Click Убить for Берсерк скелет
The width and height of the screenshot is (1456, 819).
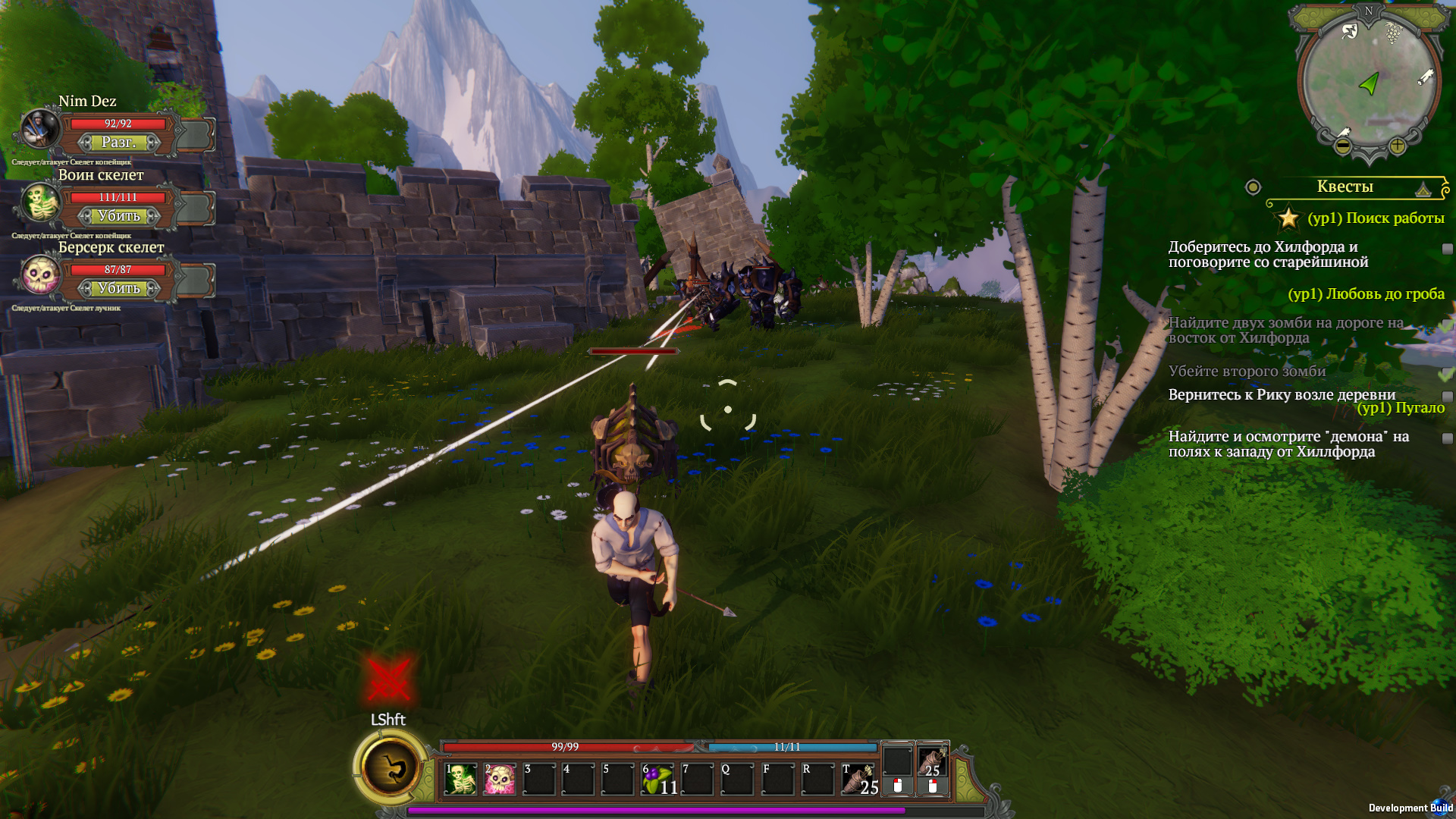pyautogui.click(x=119, y=289)
